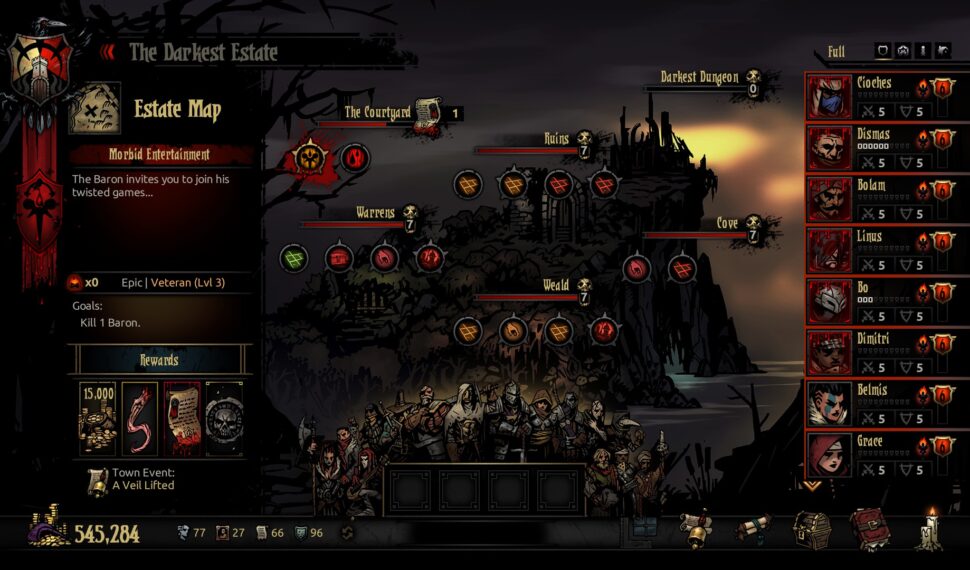
Task: Click the back arrow beside The Darkest Estate
Action: pos(110,52)
